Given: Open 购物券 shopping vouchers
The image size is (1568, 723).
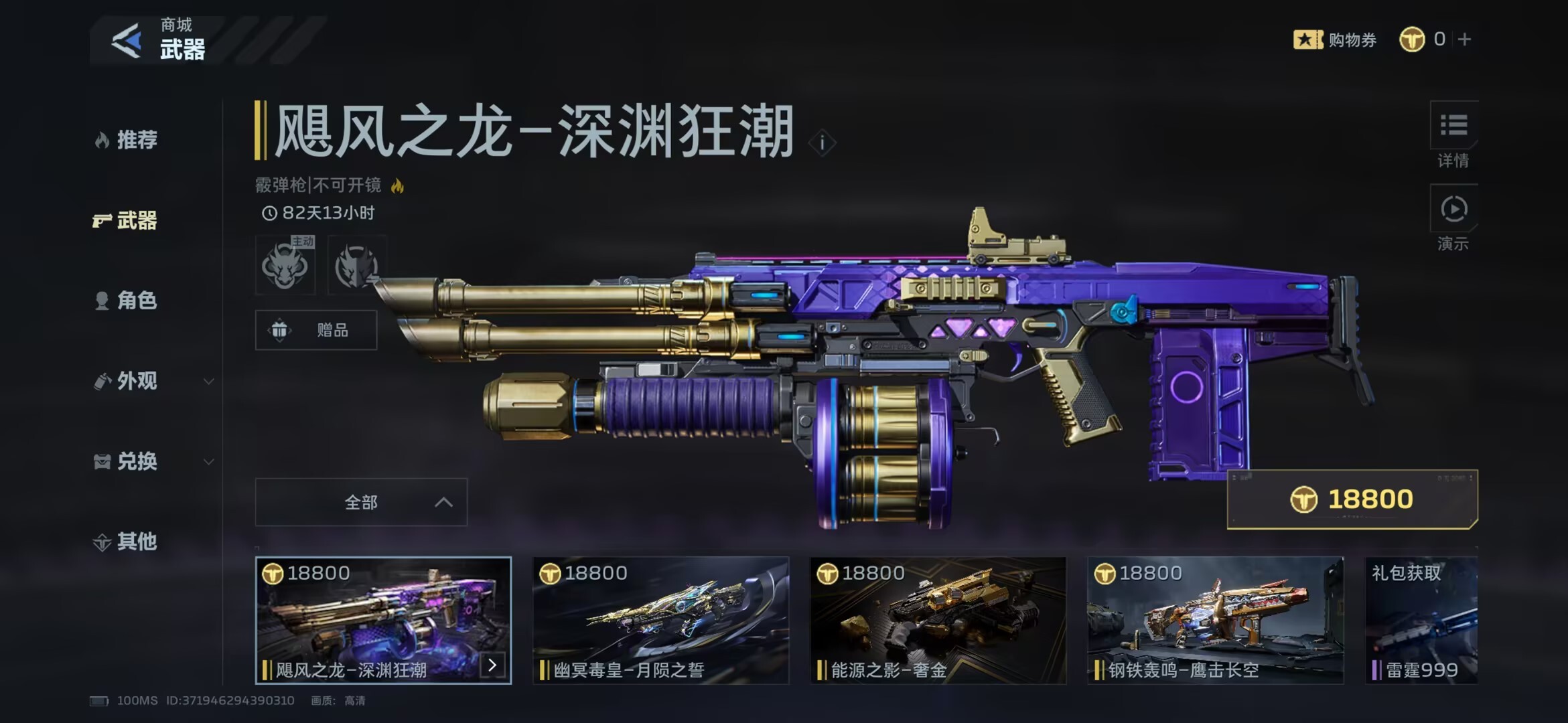Looking at the screenshot, I should click(x=1335, y=39).
